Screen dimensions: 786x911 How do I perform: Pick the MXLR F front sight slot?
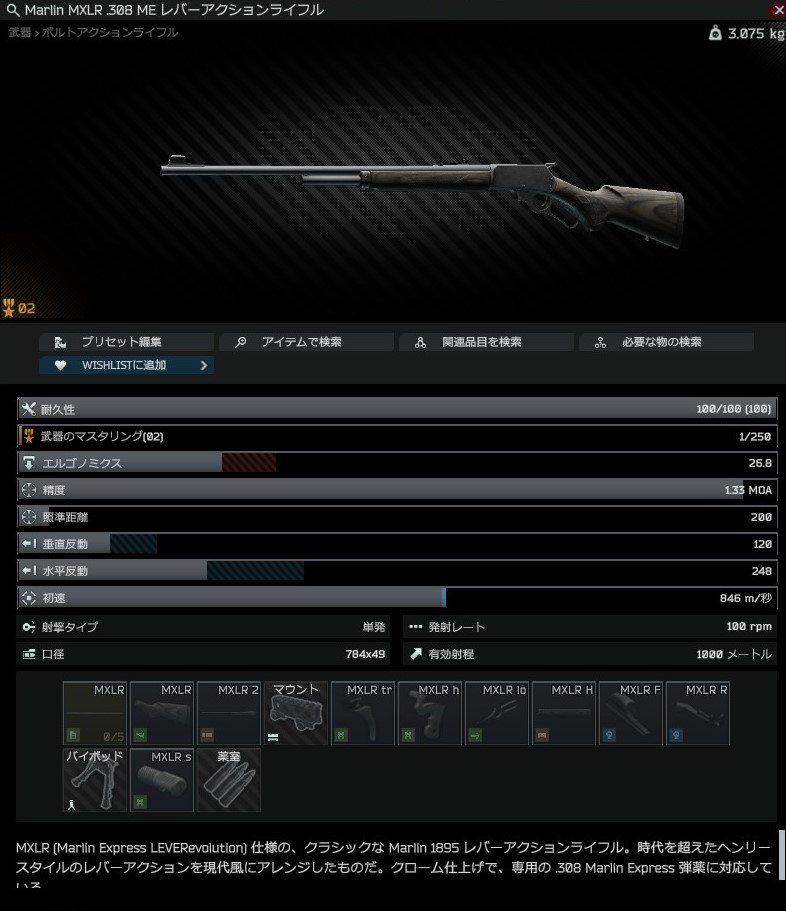(631, 713)
